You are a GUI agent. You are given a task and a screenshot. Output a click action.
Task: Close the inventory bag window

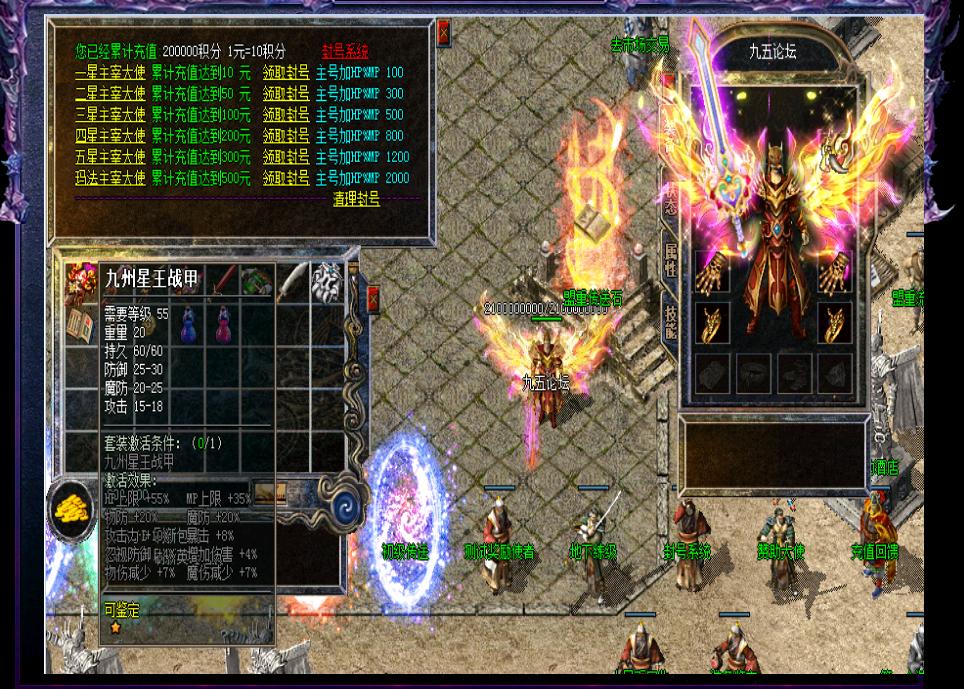374,298
